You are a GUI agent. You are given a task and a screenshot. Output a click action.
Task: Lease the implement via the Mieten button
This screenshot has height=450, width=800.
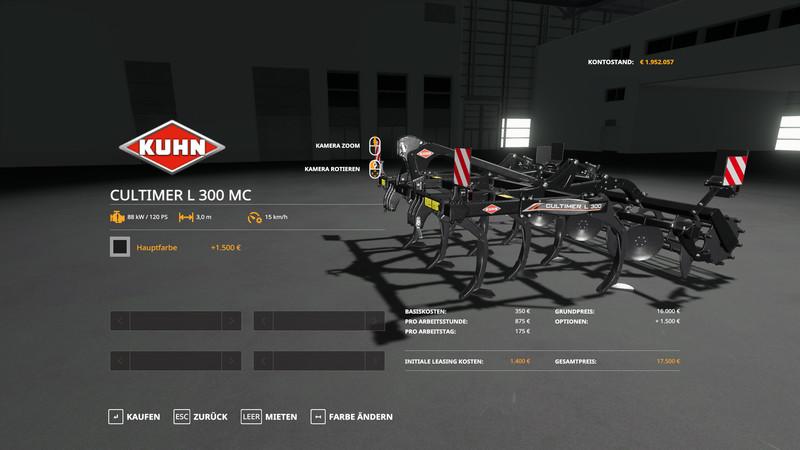pos(269,416)
